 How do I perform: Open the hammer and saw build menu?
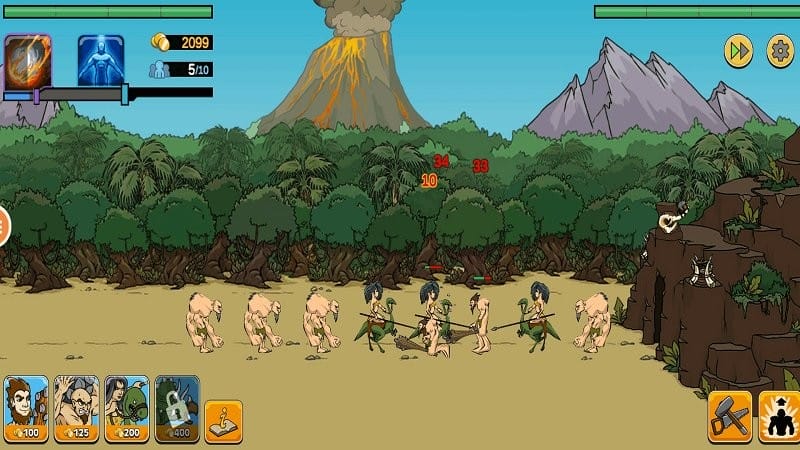point(729,415)
